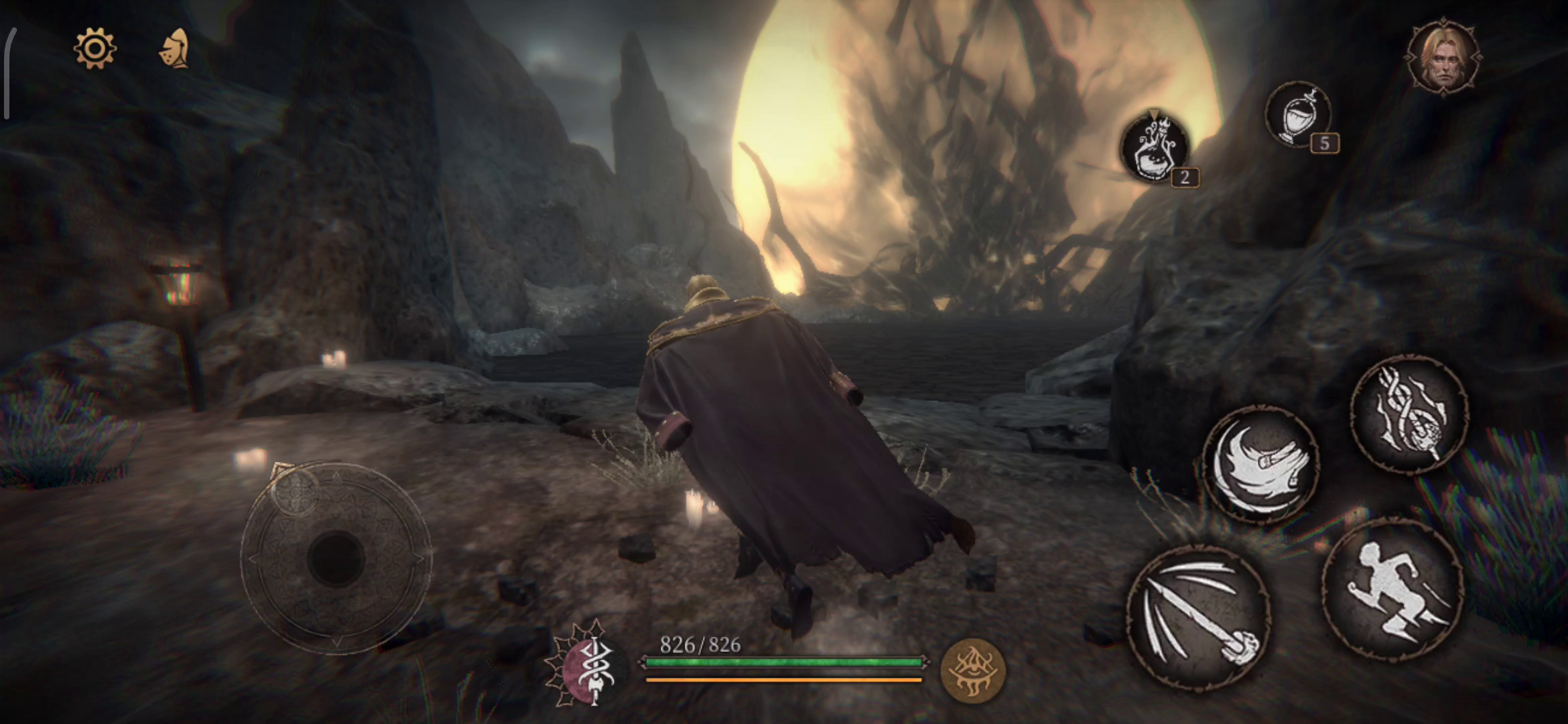Viewport: 1568px width, 724px height.
Task: Use the goblet potion with count 5
Action: pos(1298,115)
